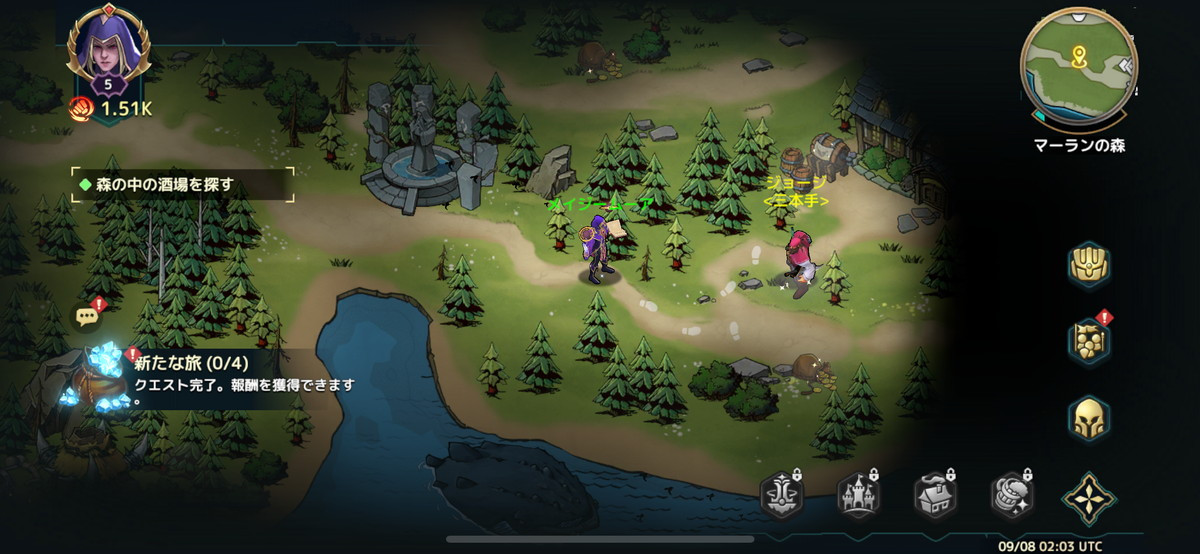Open the banner and shields icon with alert
This screenshot has width=1200, height=554.
click(1088, 341)
